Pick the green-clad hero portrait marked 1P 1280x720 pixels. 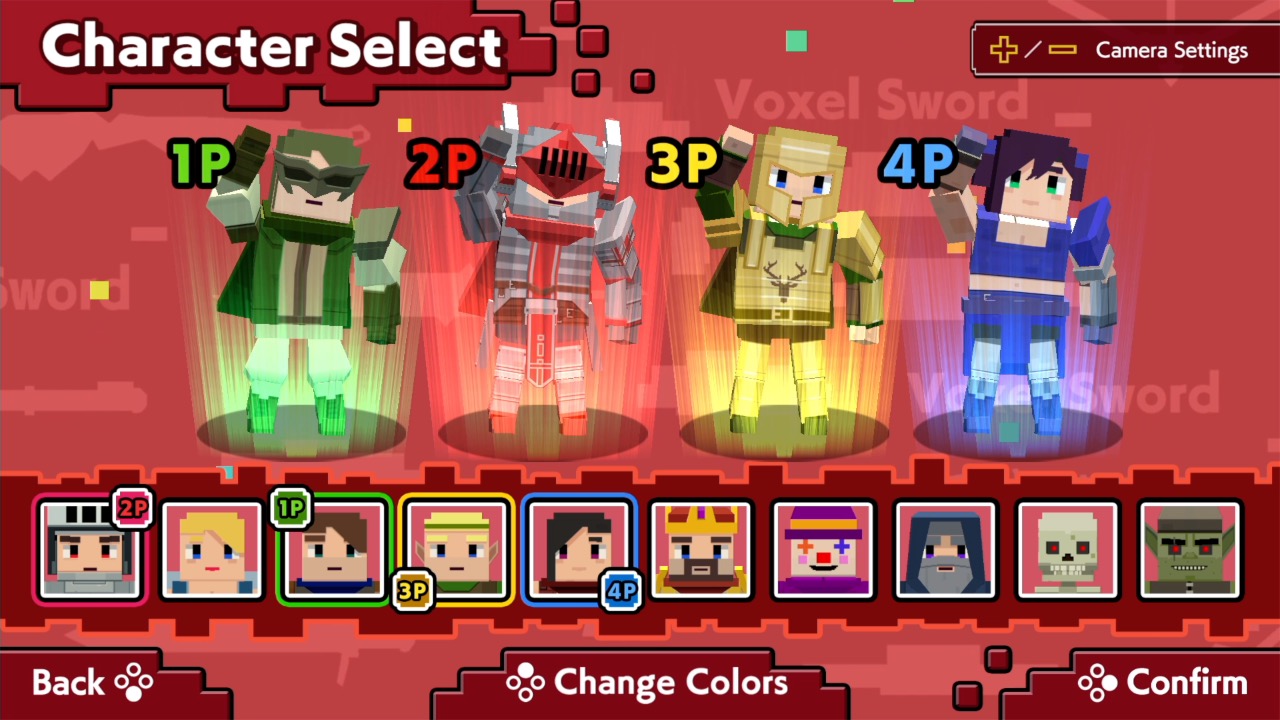pyautogui.click(x=333, y=550)
